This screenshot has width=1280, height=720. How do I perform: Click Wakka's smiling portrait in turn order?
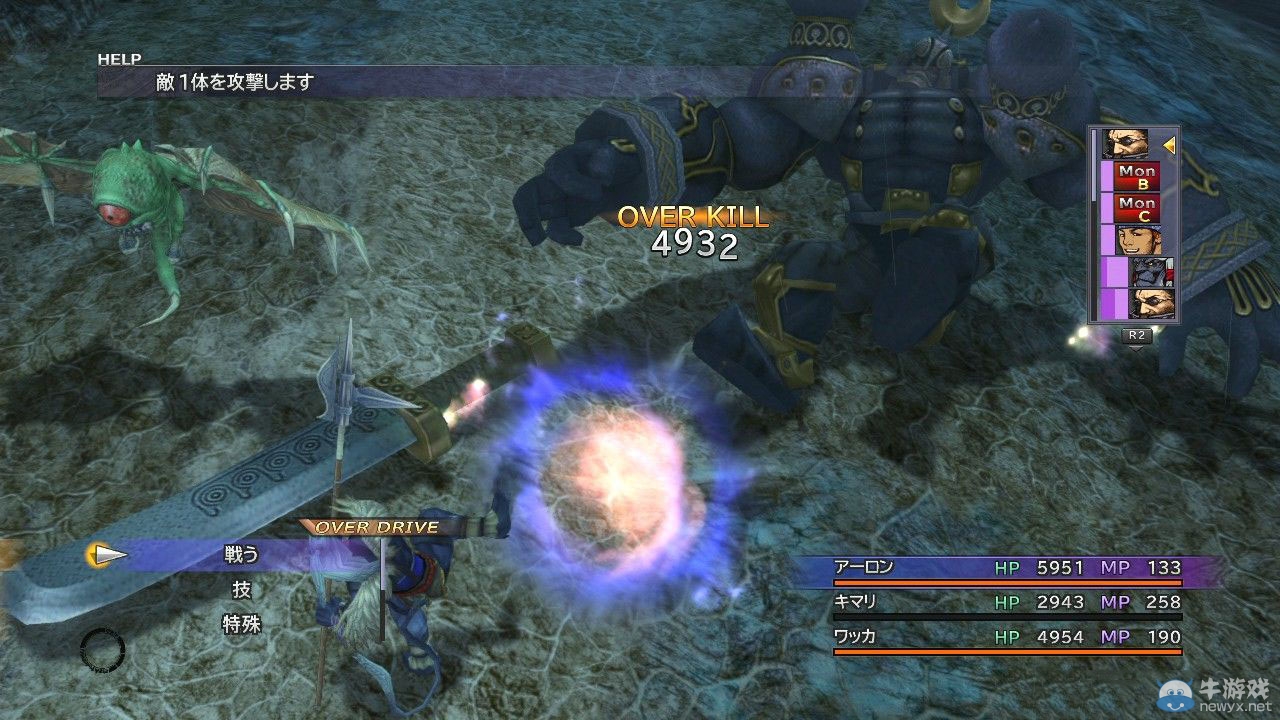1137,240
